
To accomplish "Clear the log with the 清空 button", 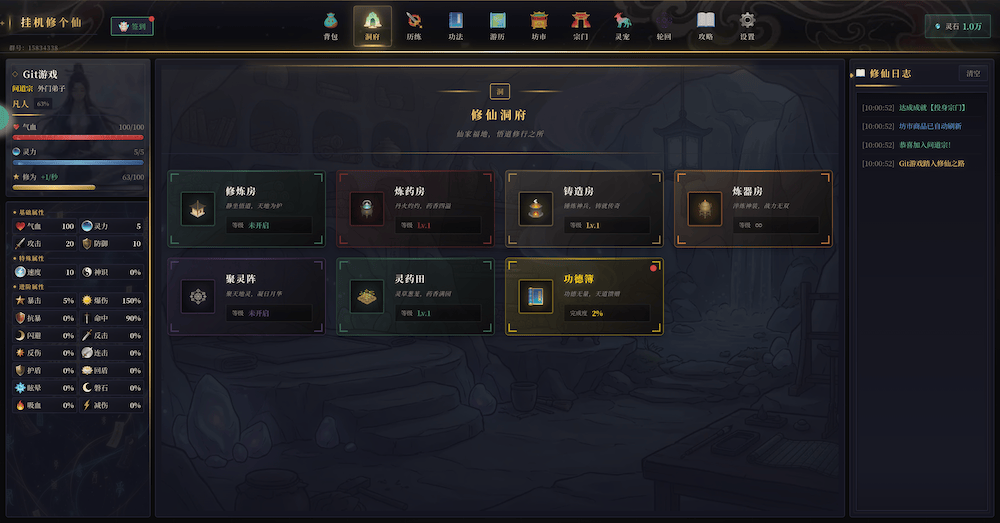I will coord(972,73).
